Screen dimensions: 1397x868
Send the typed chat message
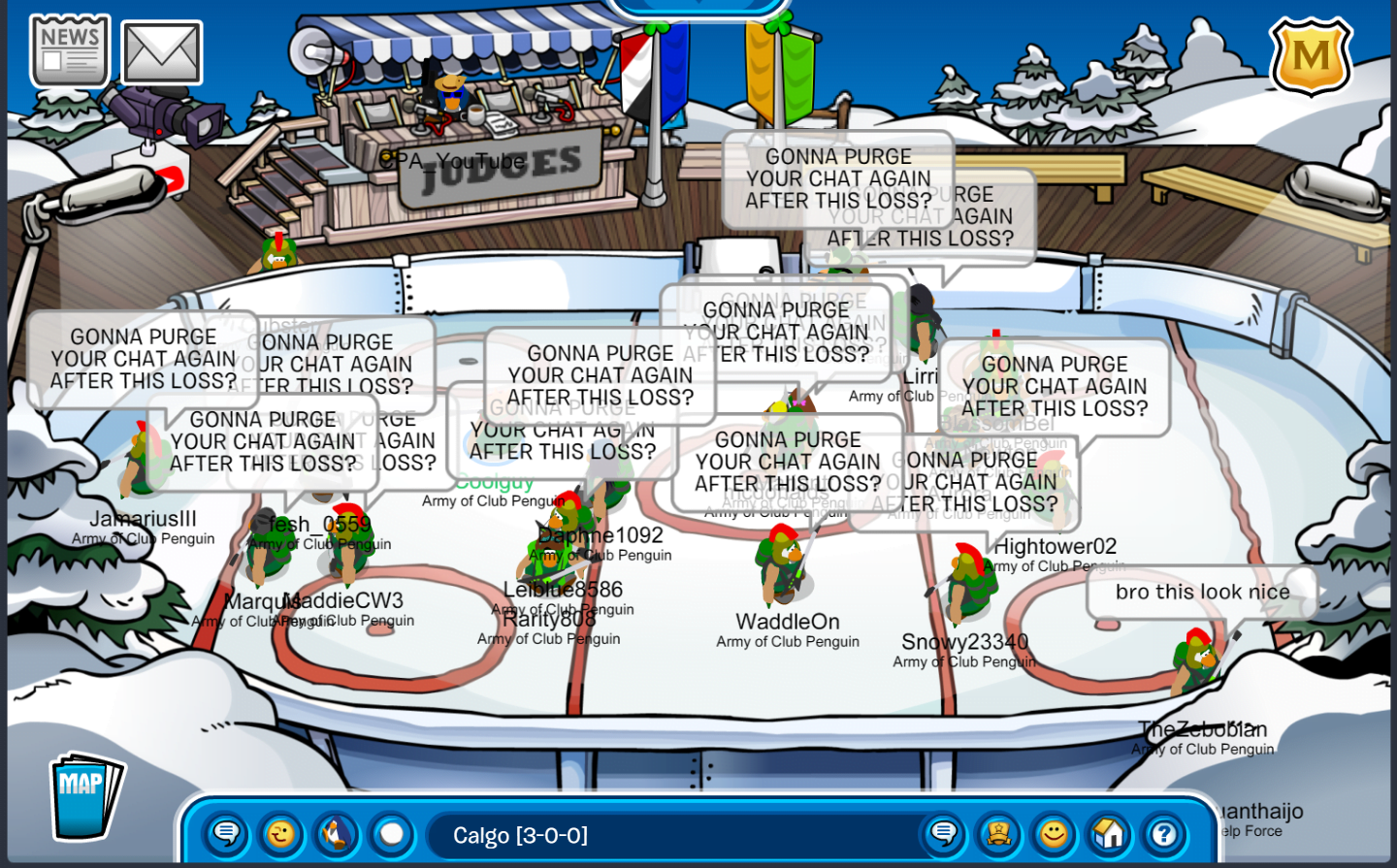tap(943, 834)
